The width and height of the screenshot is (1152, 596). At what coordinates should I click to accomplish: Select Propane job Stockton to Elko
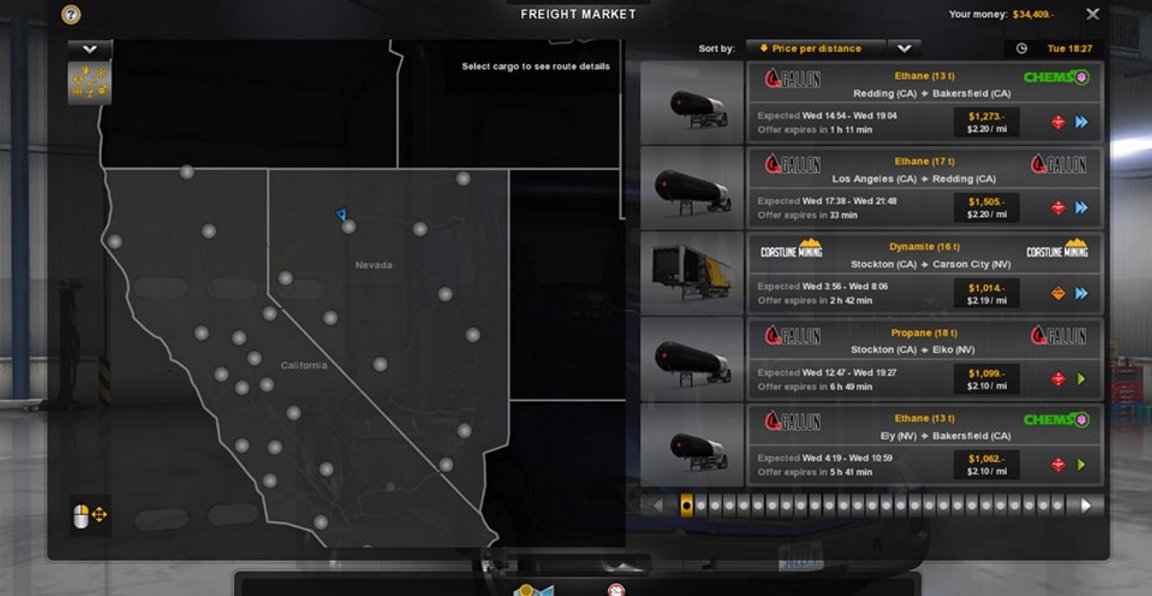coord(924,354)
